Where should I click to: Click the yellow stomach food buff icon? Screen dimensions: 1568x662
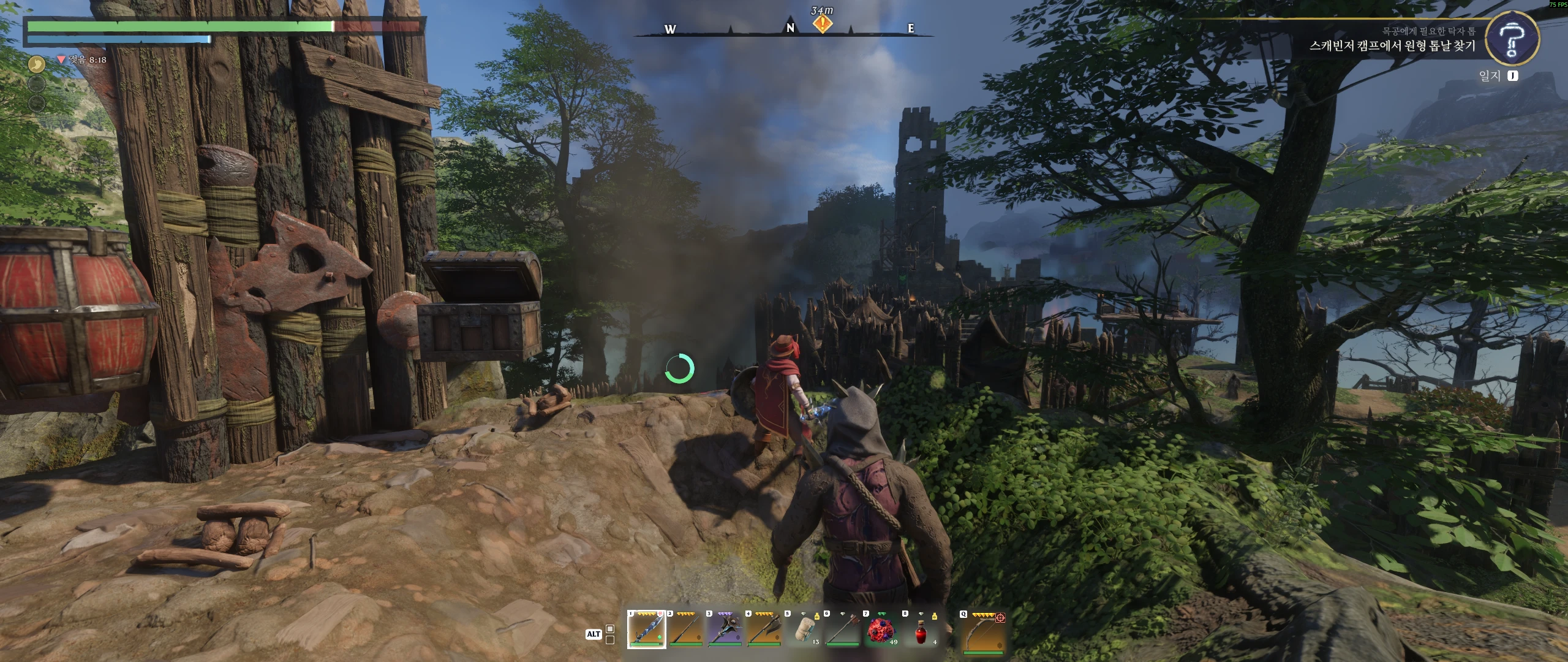(37, 63)
